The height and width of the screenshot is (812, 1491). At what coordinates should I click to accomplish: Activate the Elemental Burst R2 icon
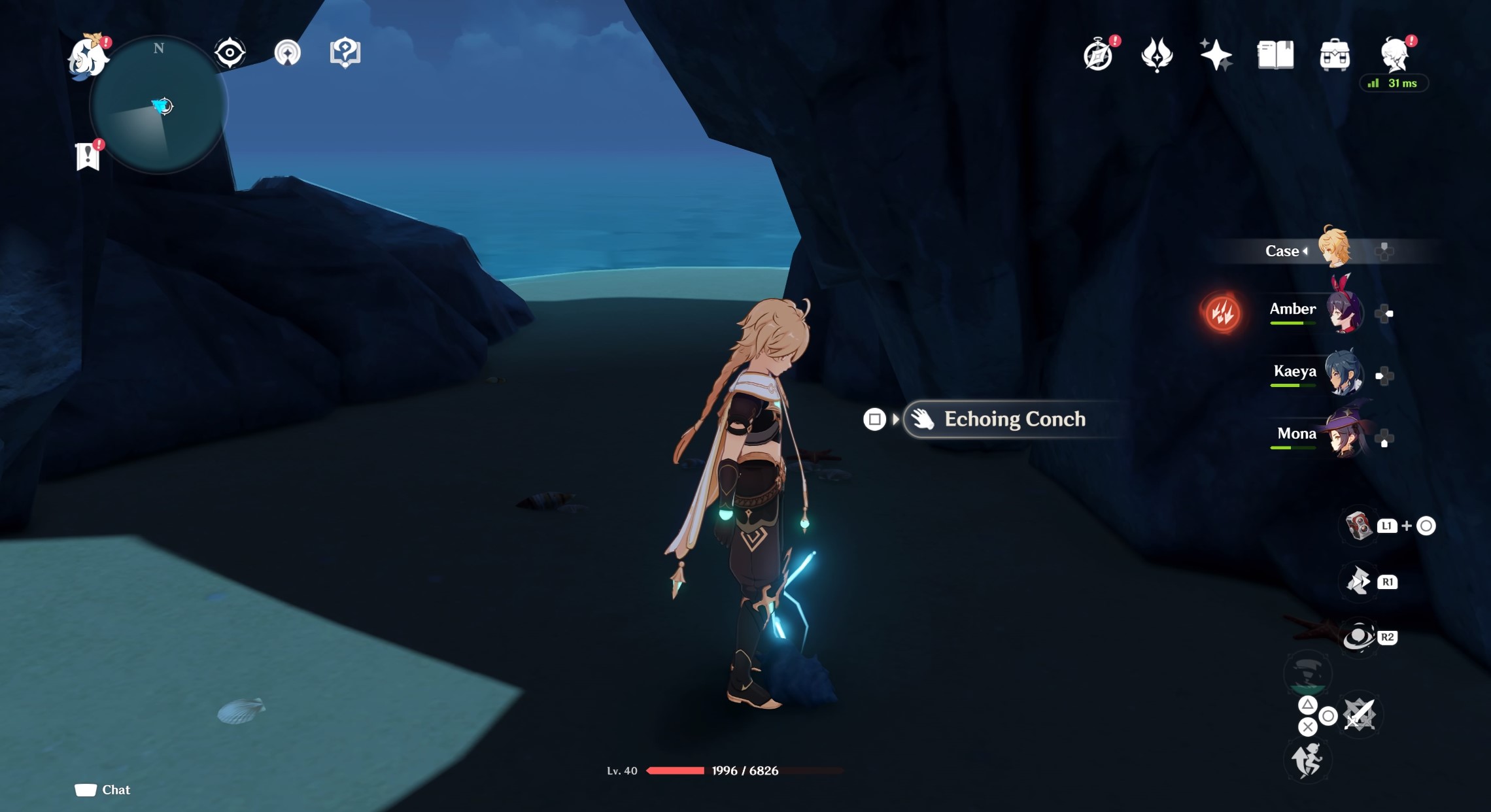1359,635
